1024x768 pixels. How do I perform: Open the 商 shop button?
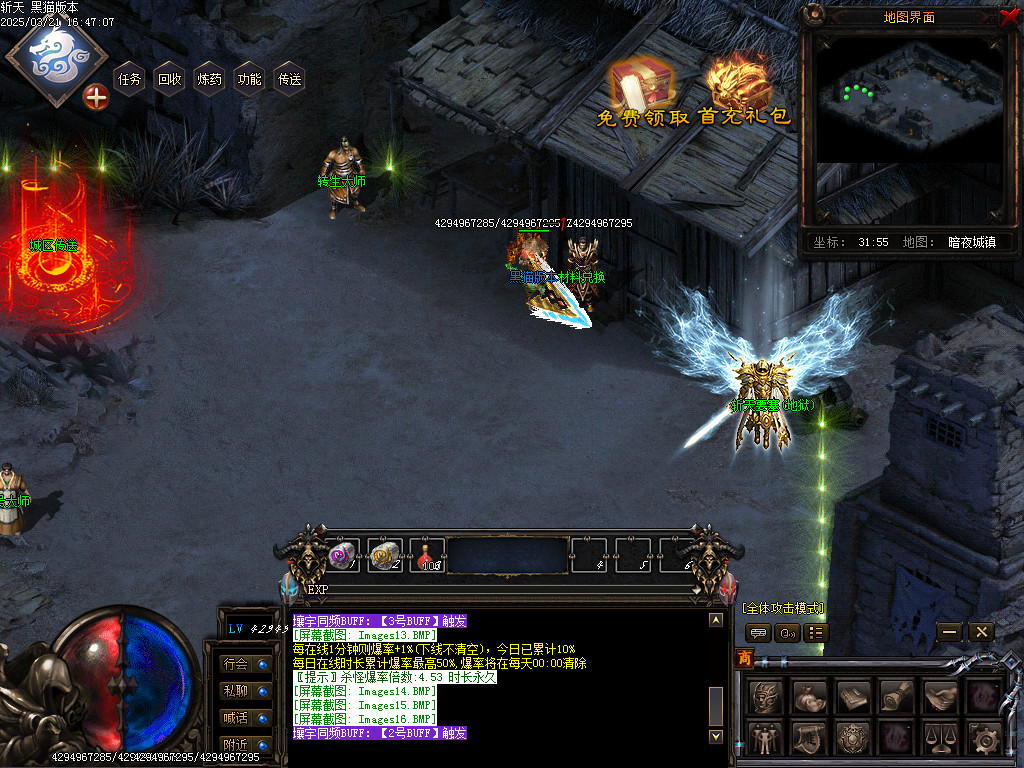[744, 657]
